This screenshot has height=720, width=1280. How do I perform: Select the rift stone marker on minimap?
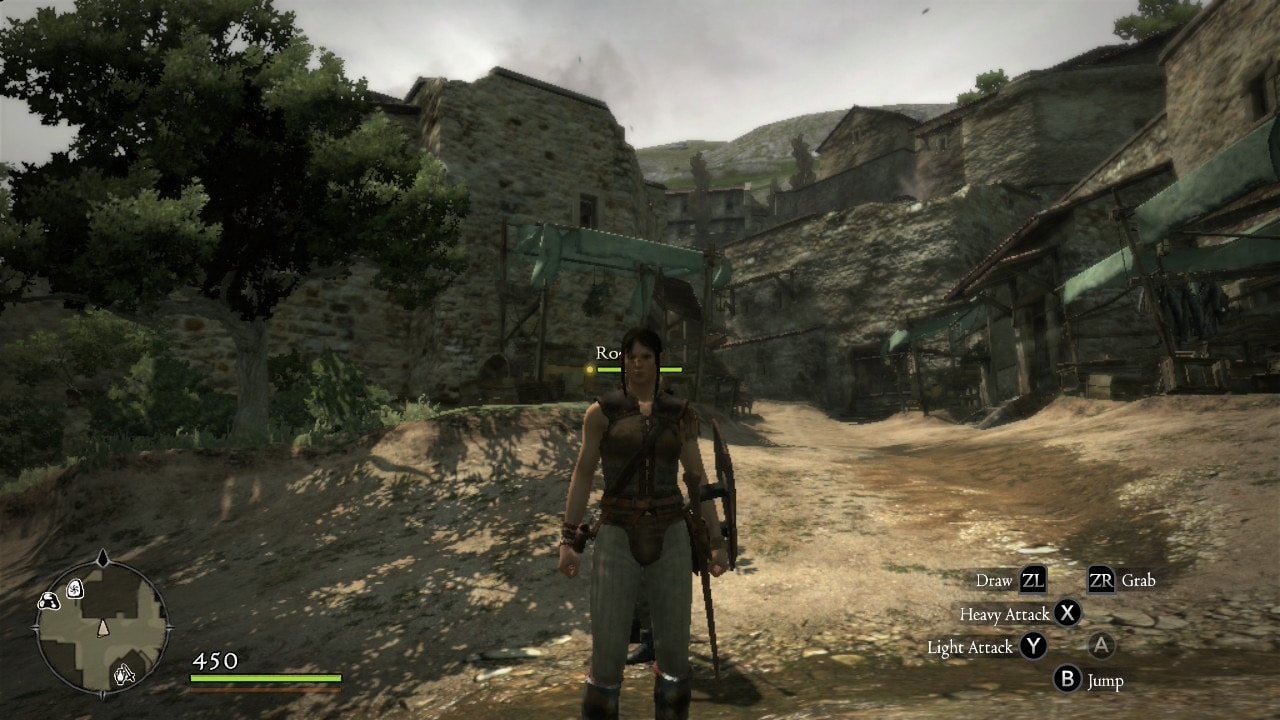(74, 589)
